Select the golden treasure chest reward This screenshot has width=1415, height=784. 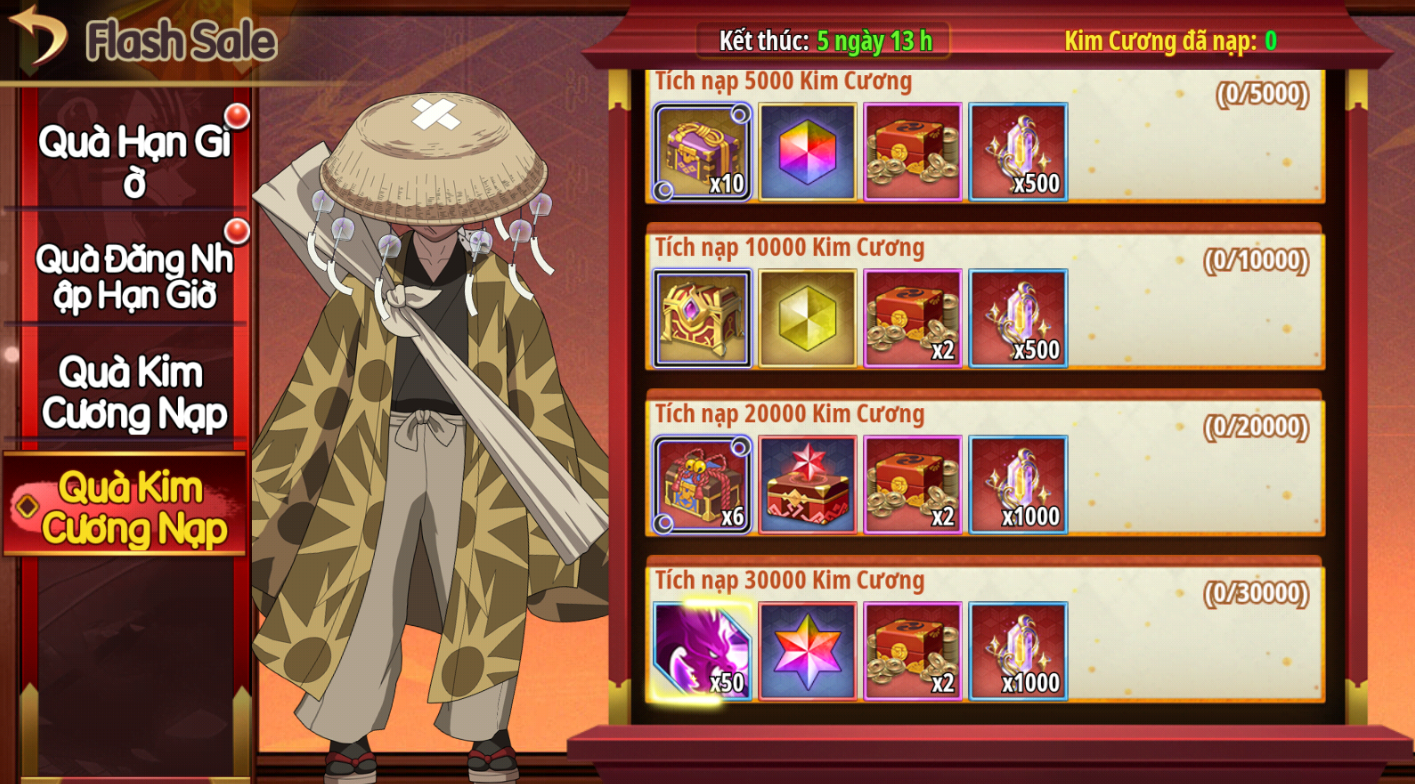coord(702,318)
